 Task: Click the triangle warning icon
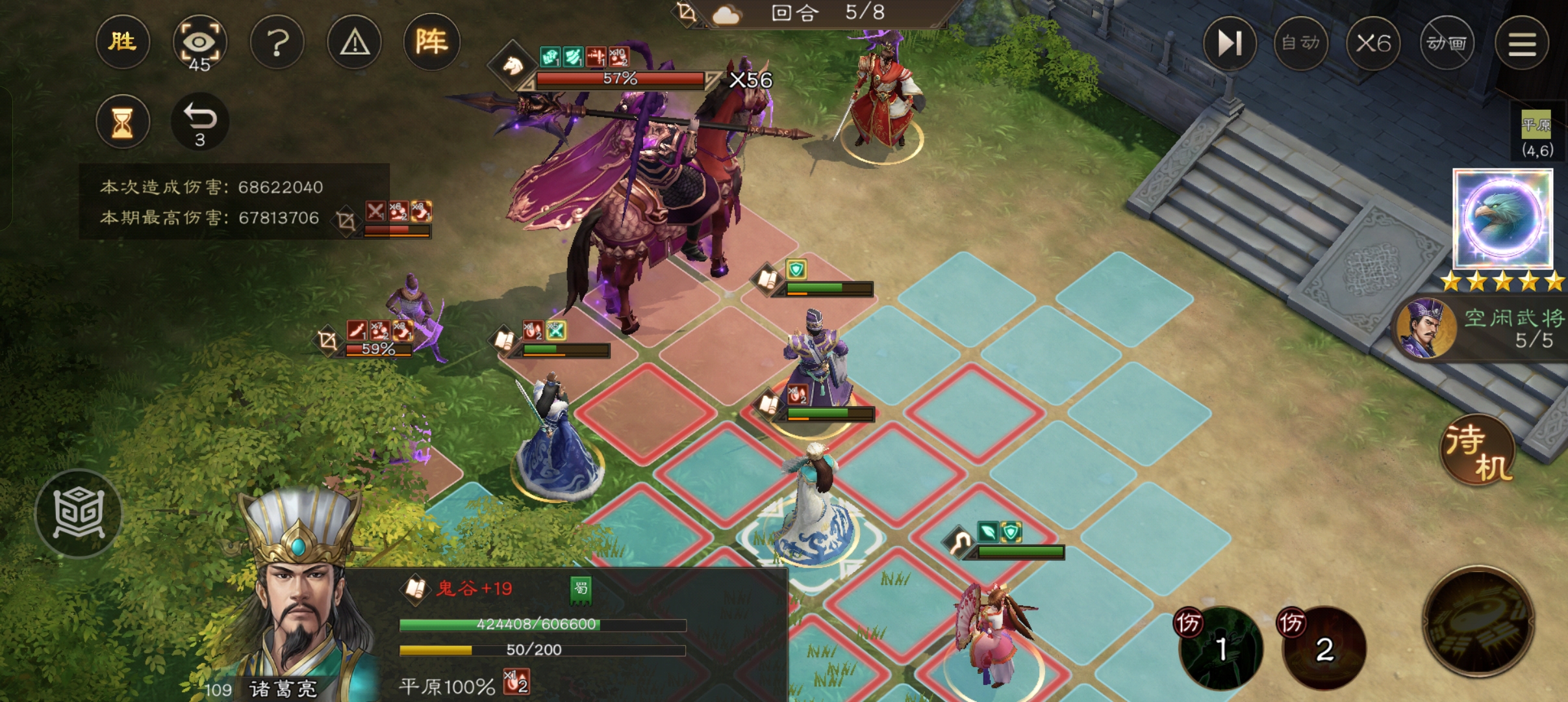(x=355, y=43)
